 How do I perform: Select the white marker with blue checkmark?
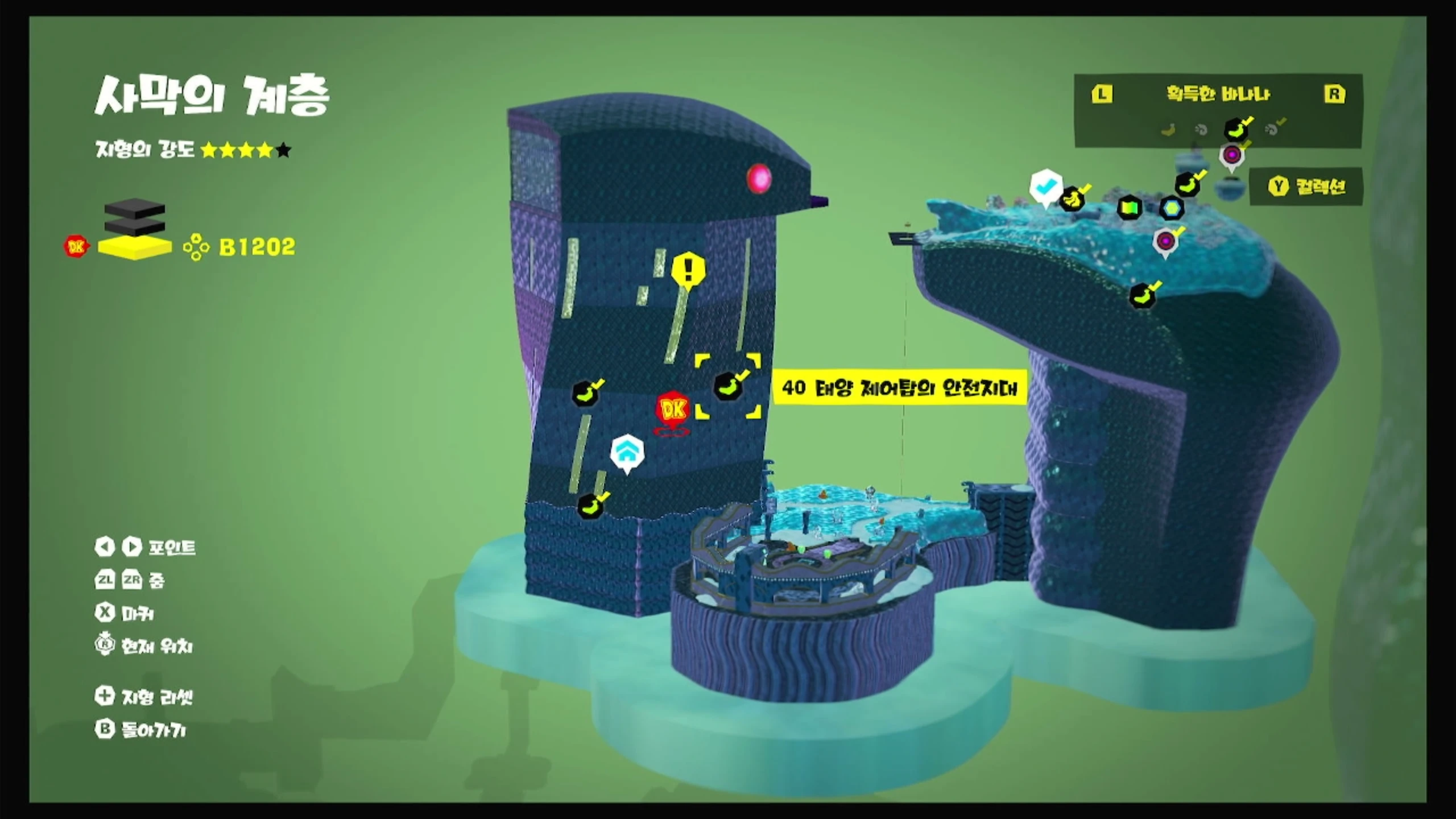(x=1045, y=187)
